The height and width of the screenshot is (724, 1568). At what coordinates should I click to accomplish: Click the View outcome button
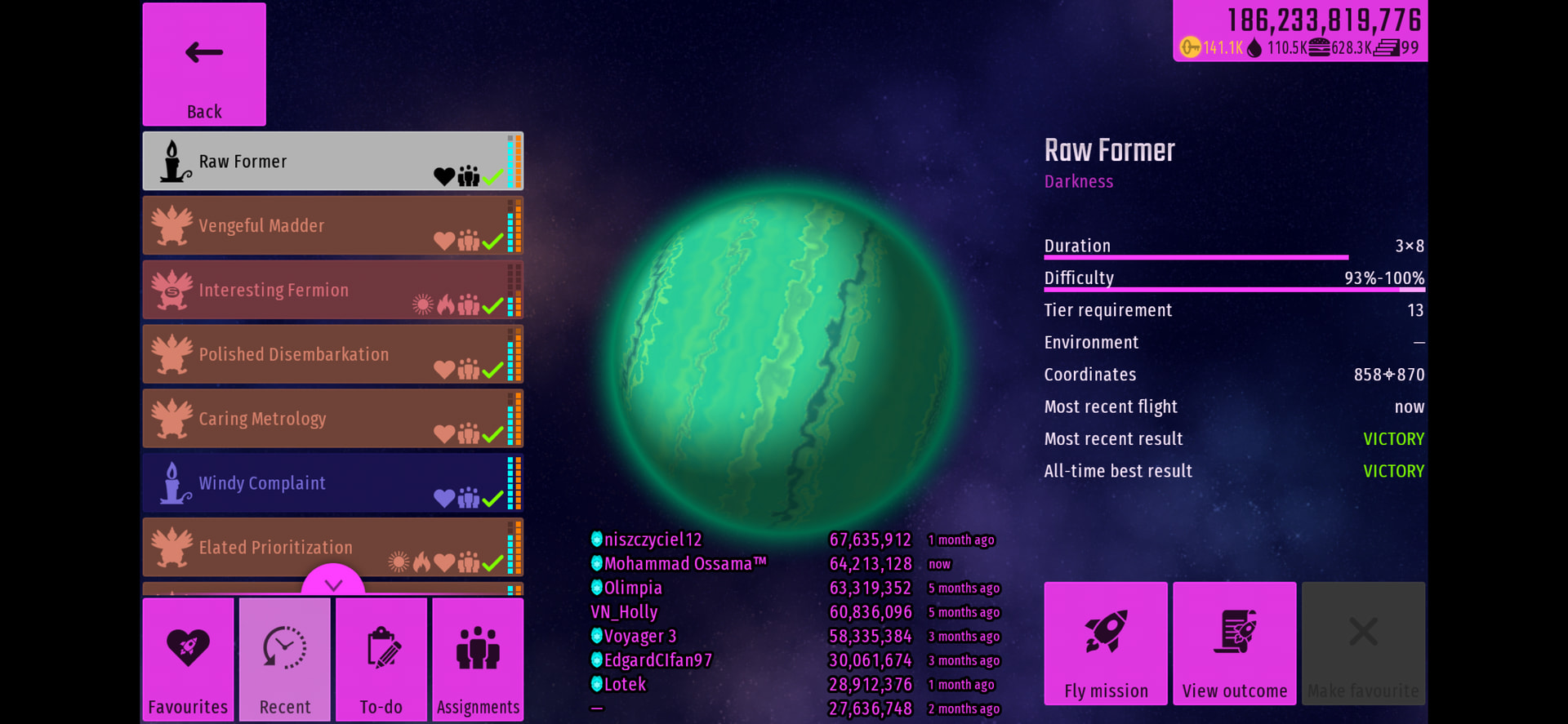point(1235,643)
